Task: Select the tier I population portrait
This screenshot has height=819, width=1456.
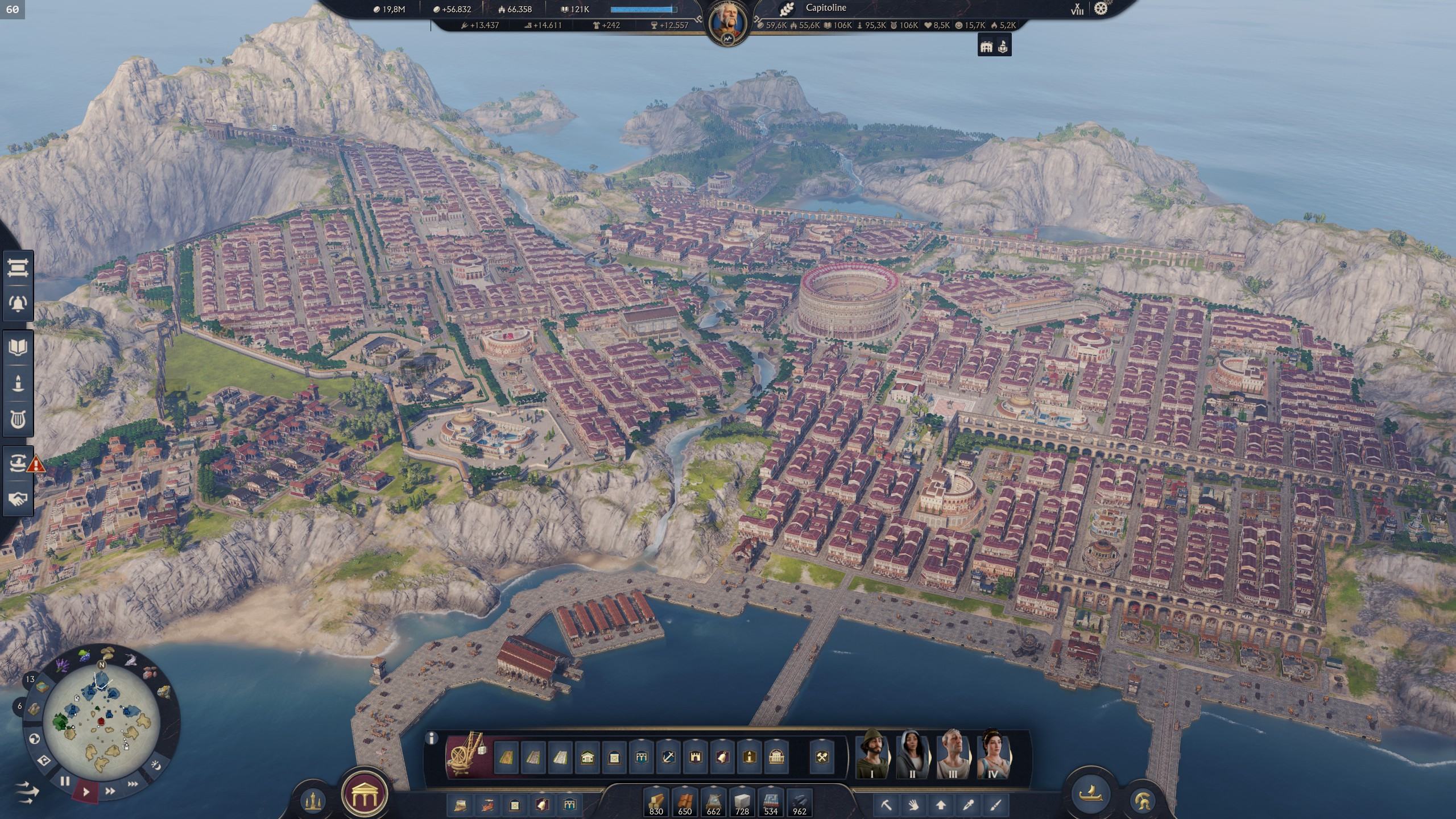Action: 872,754
